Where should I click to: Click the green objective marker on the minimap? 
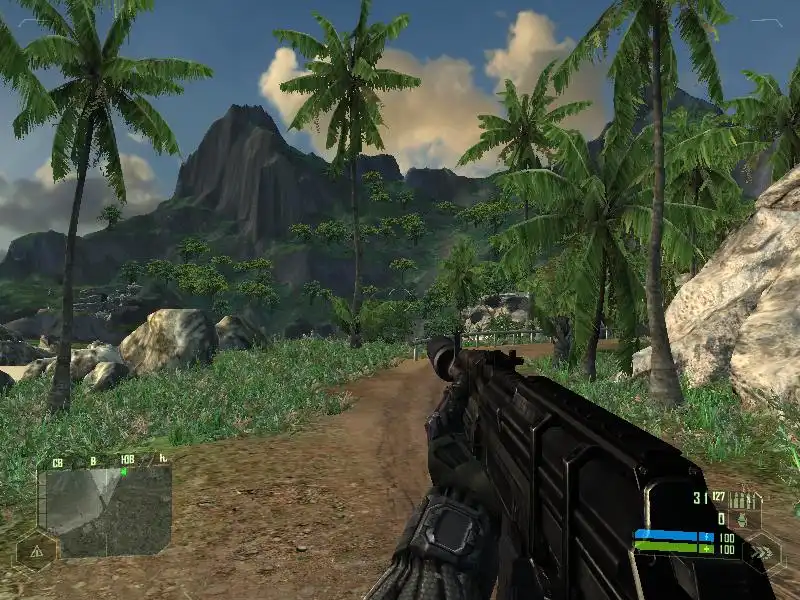click(123, 472)
